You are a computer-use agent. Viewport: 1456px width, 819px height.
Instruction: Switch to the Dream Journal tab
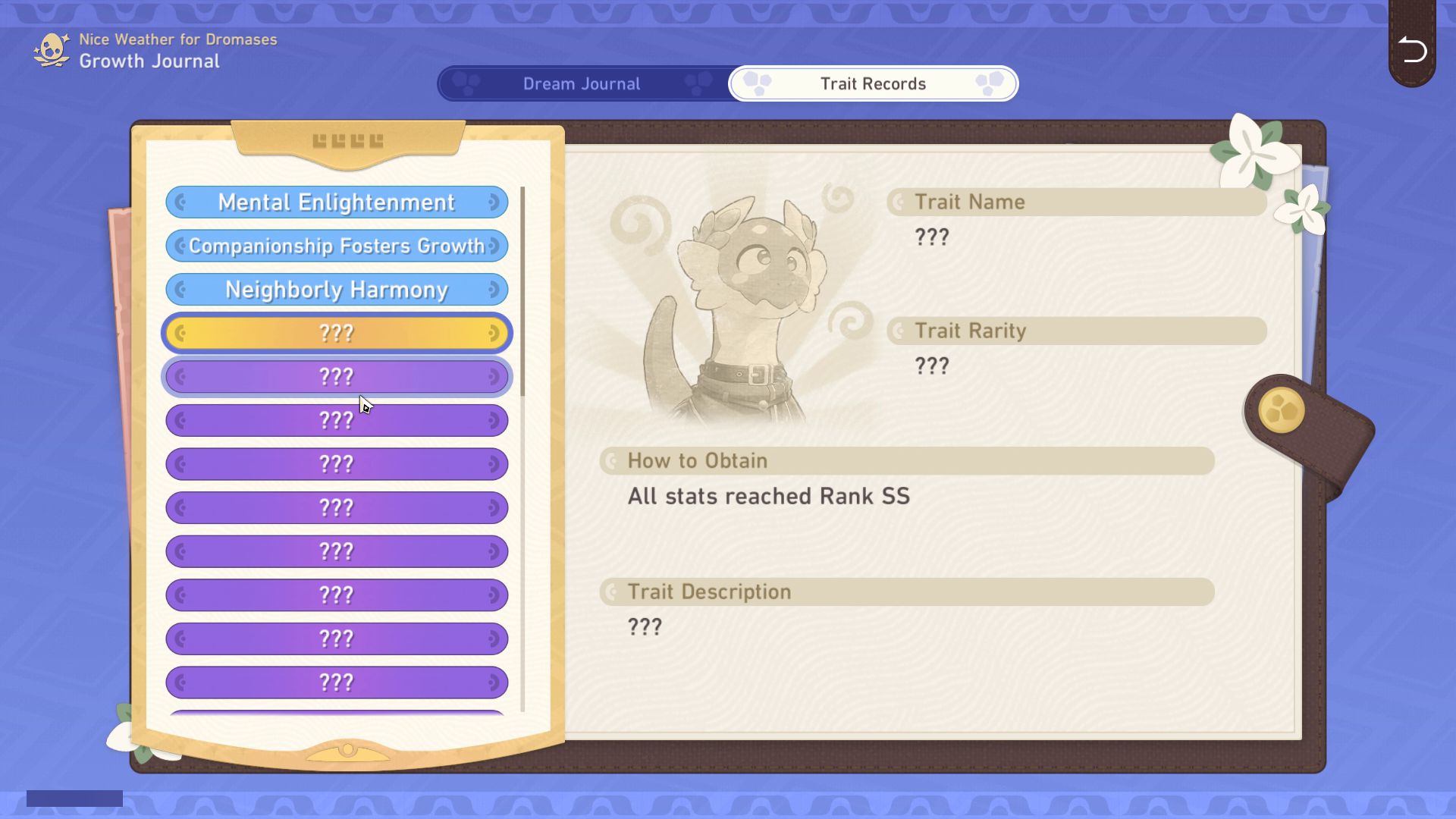coord(581,84)
